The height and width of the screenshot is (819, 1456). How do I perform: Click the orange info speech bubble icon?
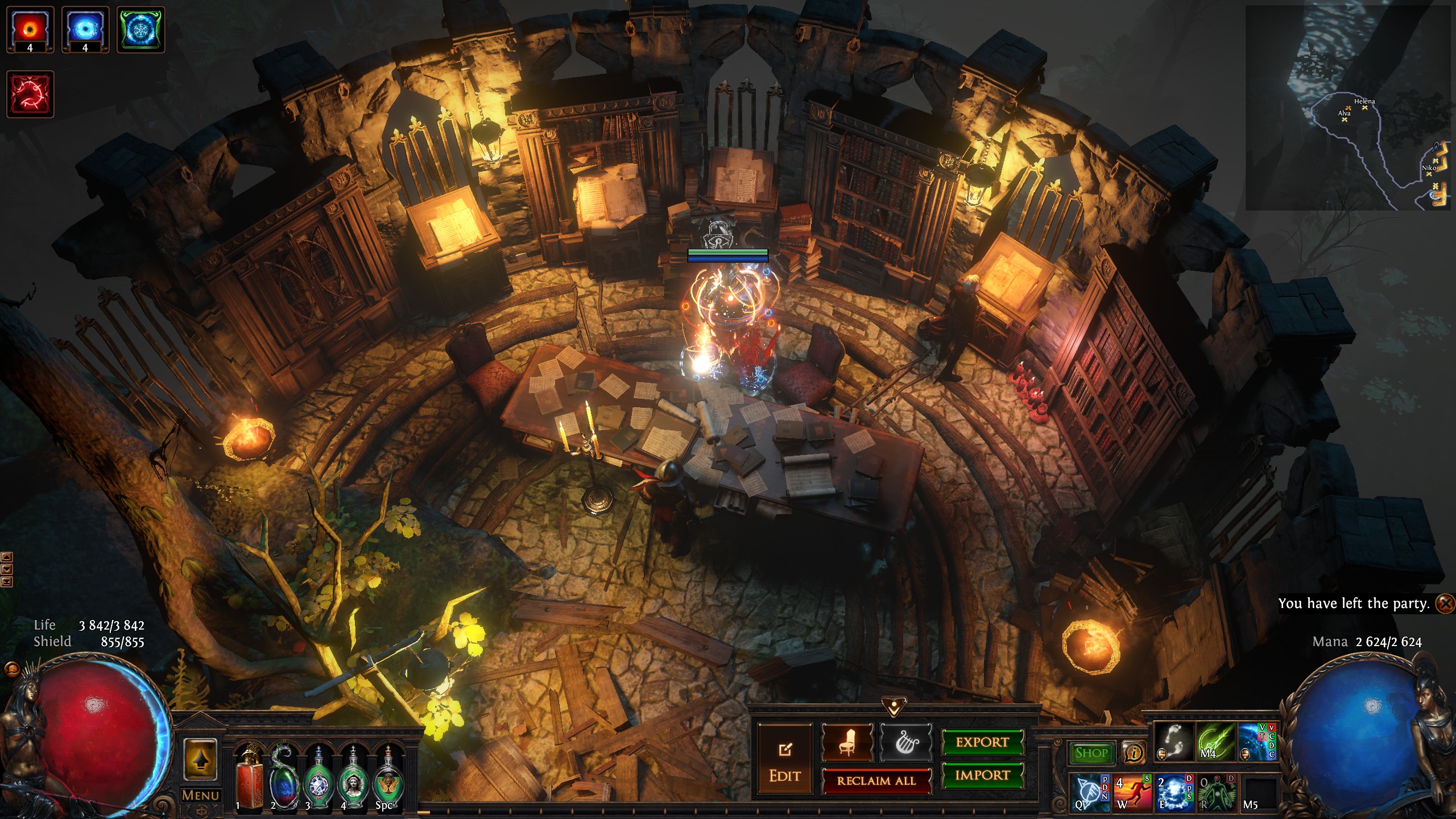pos(1134,753)
